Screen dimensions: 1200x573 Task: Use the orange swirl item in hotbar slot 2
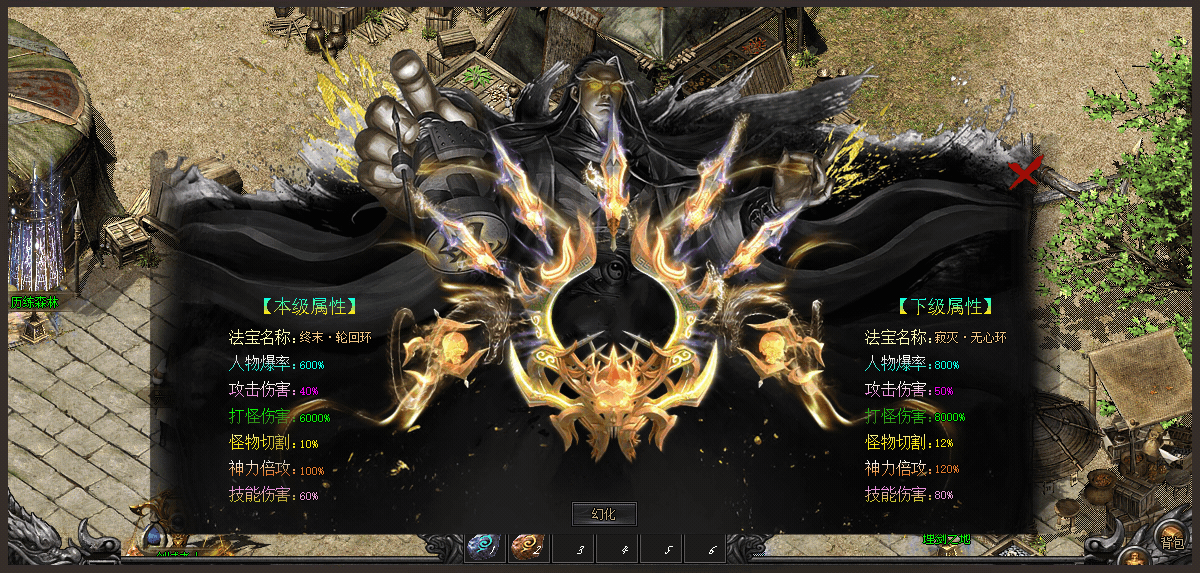[527, 547]
